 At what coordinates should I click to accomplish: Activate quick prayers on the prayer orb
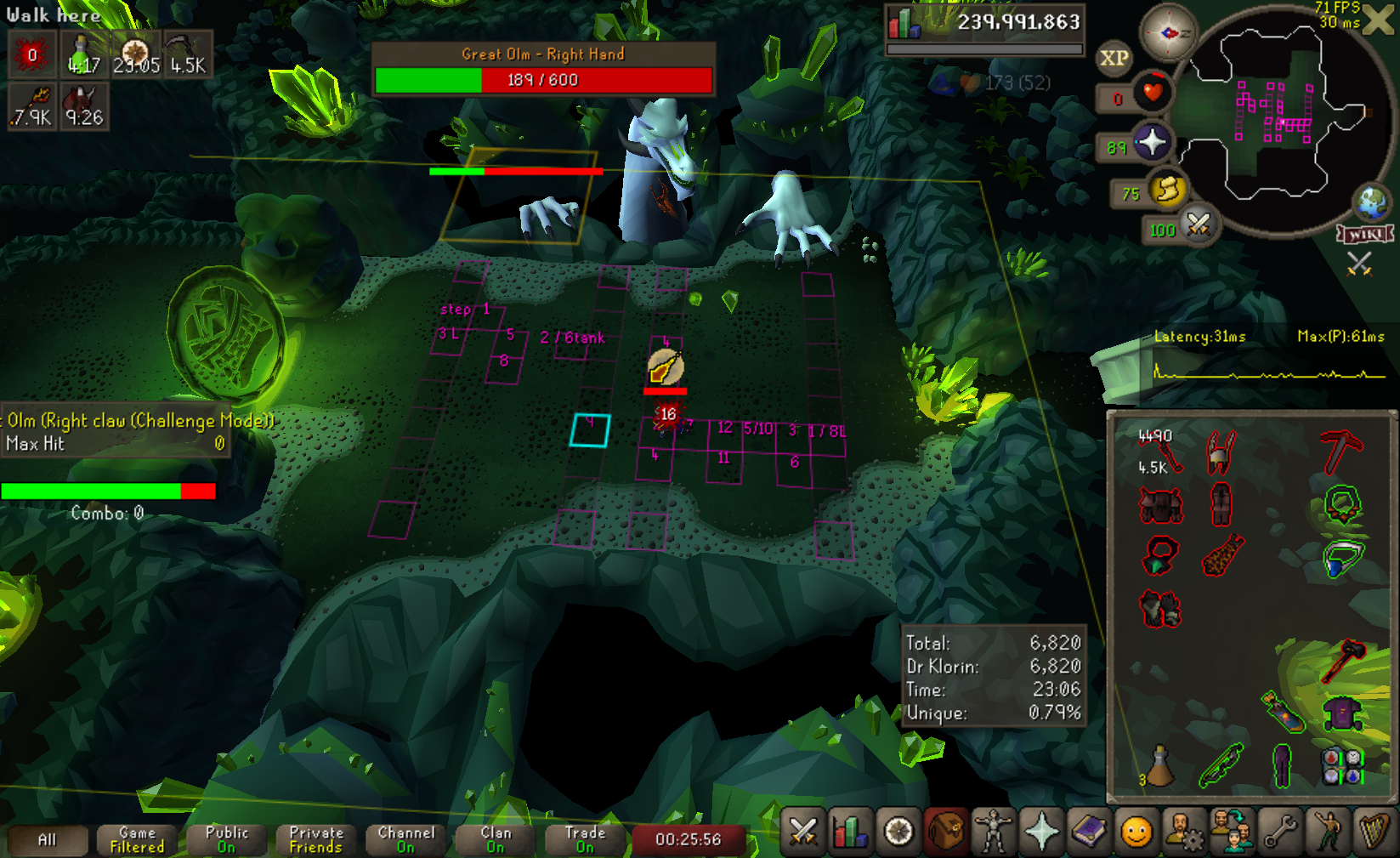(1152, 143)
